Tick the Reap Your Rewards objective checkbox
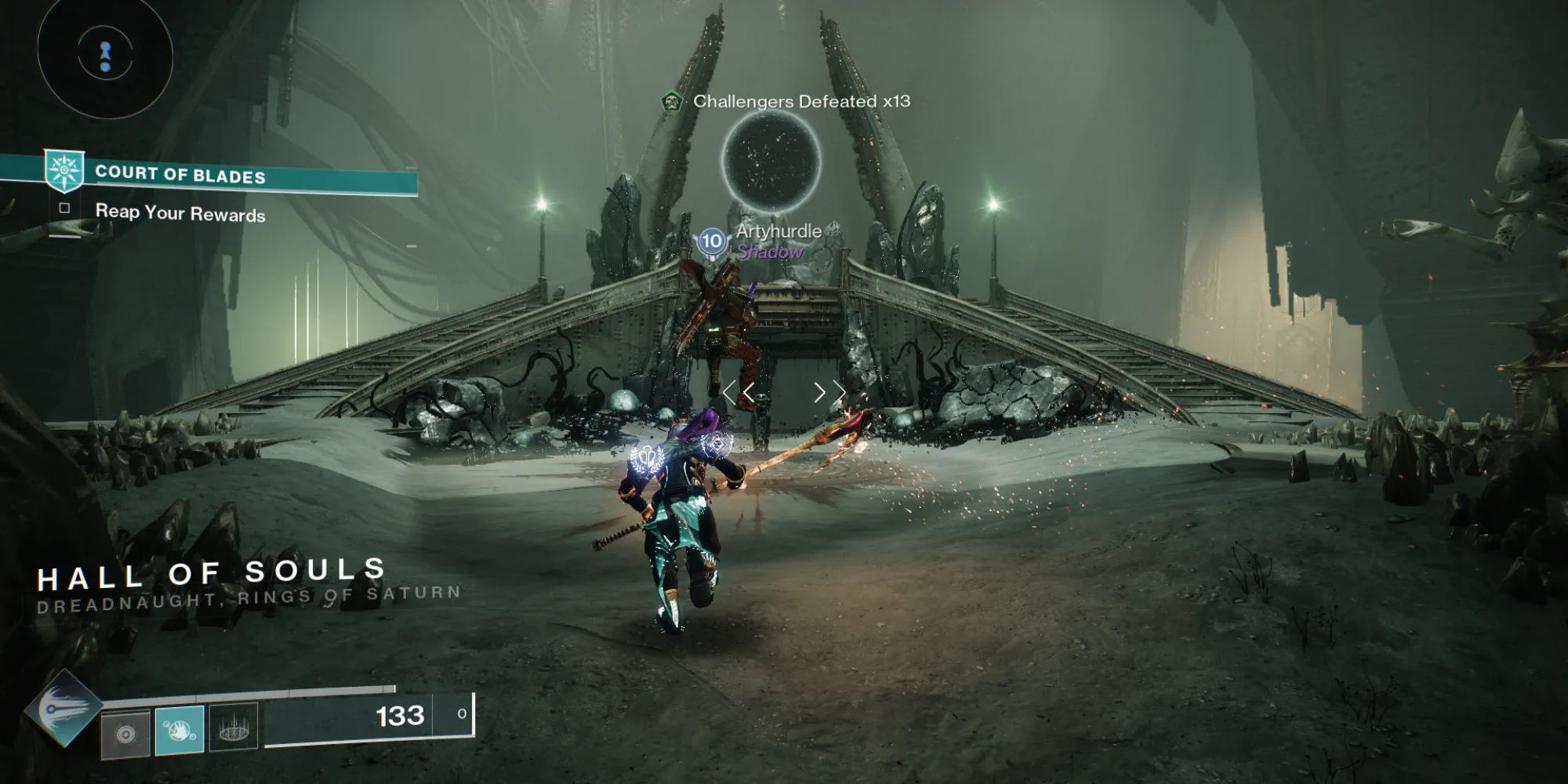This screenshot has width=1568, height=784. click(x=65, y=209)
